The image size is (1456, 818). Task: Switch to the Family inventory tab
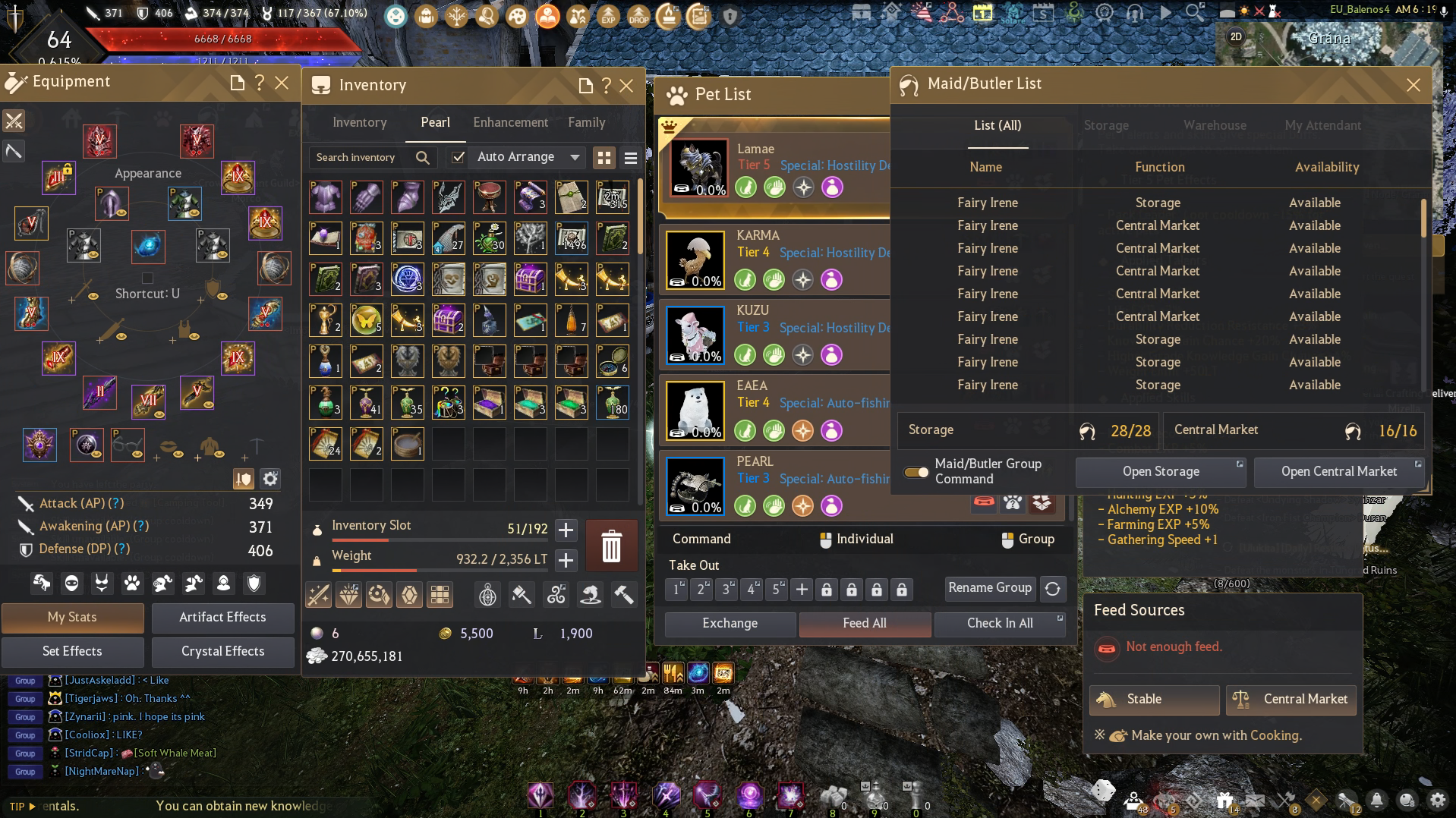click(586, 123)
